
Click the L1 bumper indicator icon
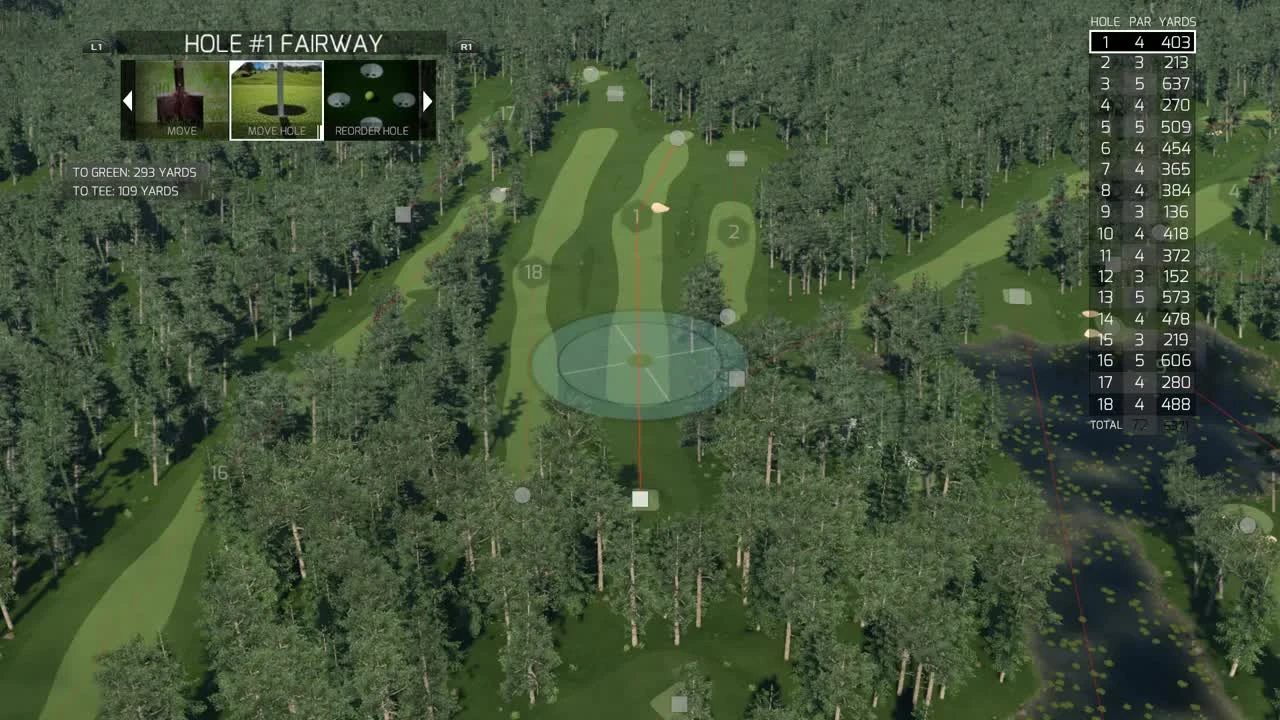pos(95,45)
